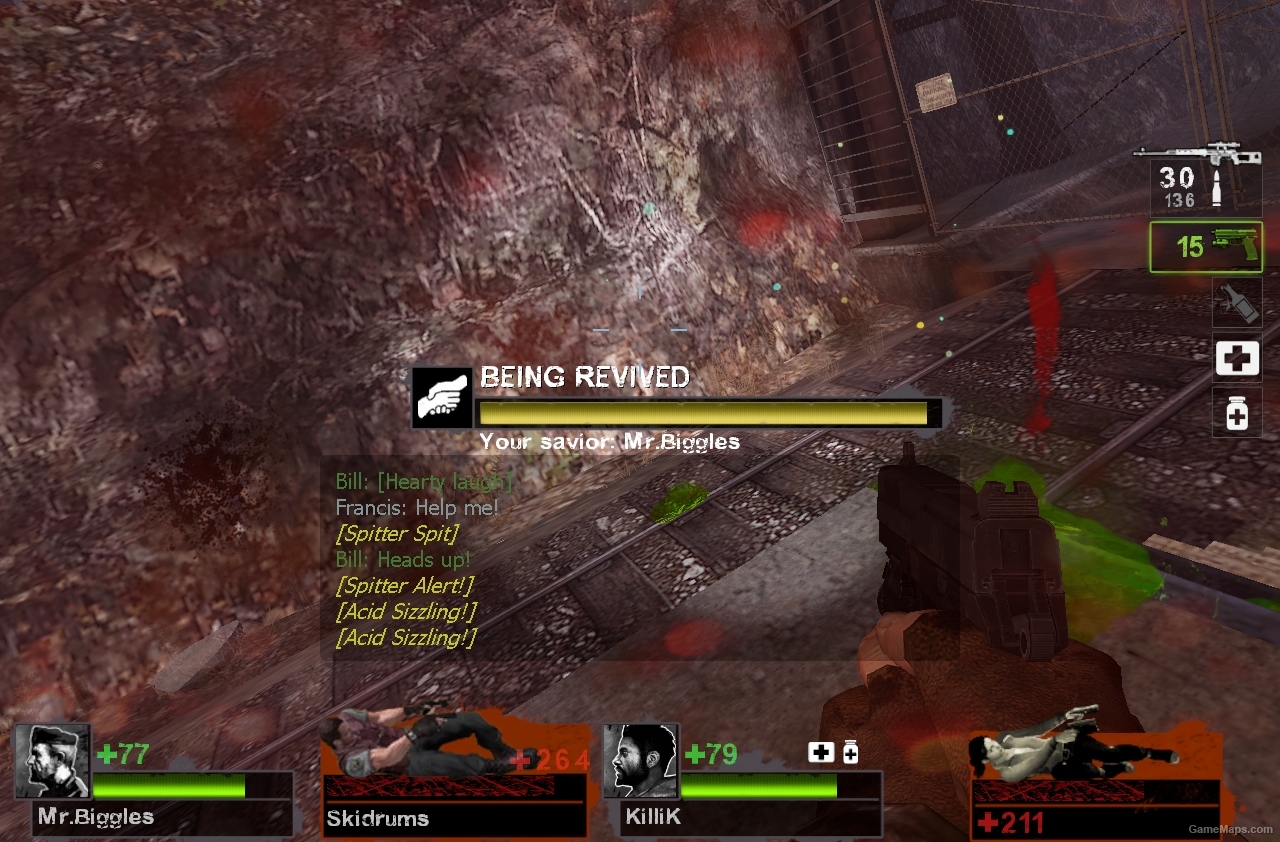Viewport: 1280px width, 842px height.
Task: Select the first aid kit slot icon
Action: (1236, 358)
